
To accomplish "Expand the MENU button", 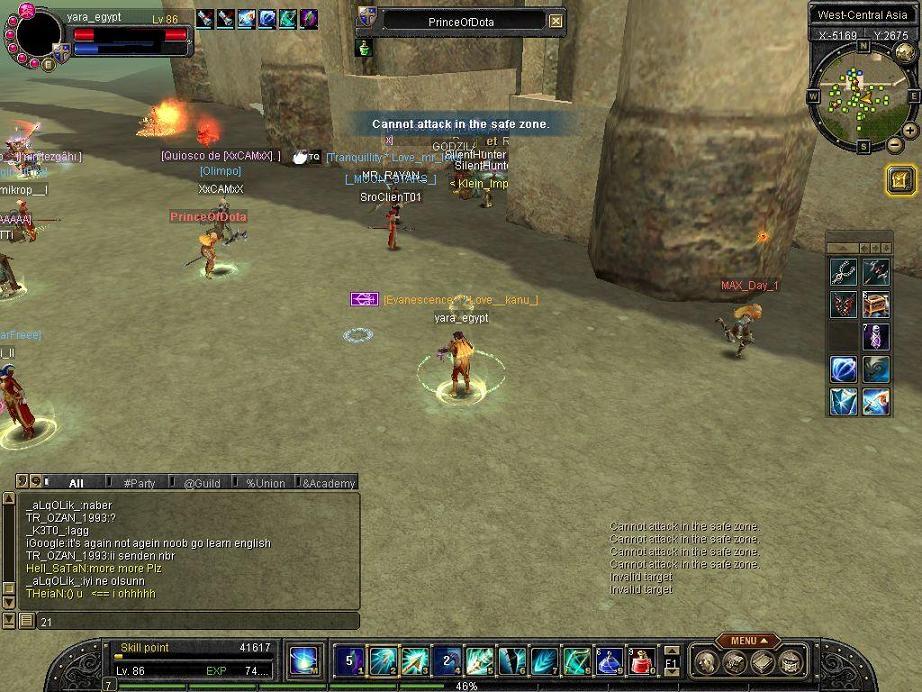I will point(749,641).
